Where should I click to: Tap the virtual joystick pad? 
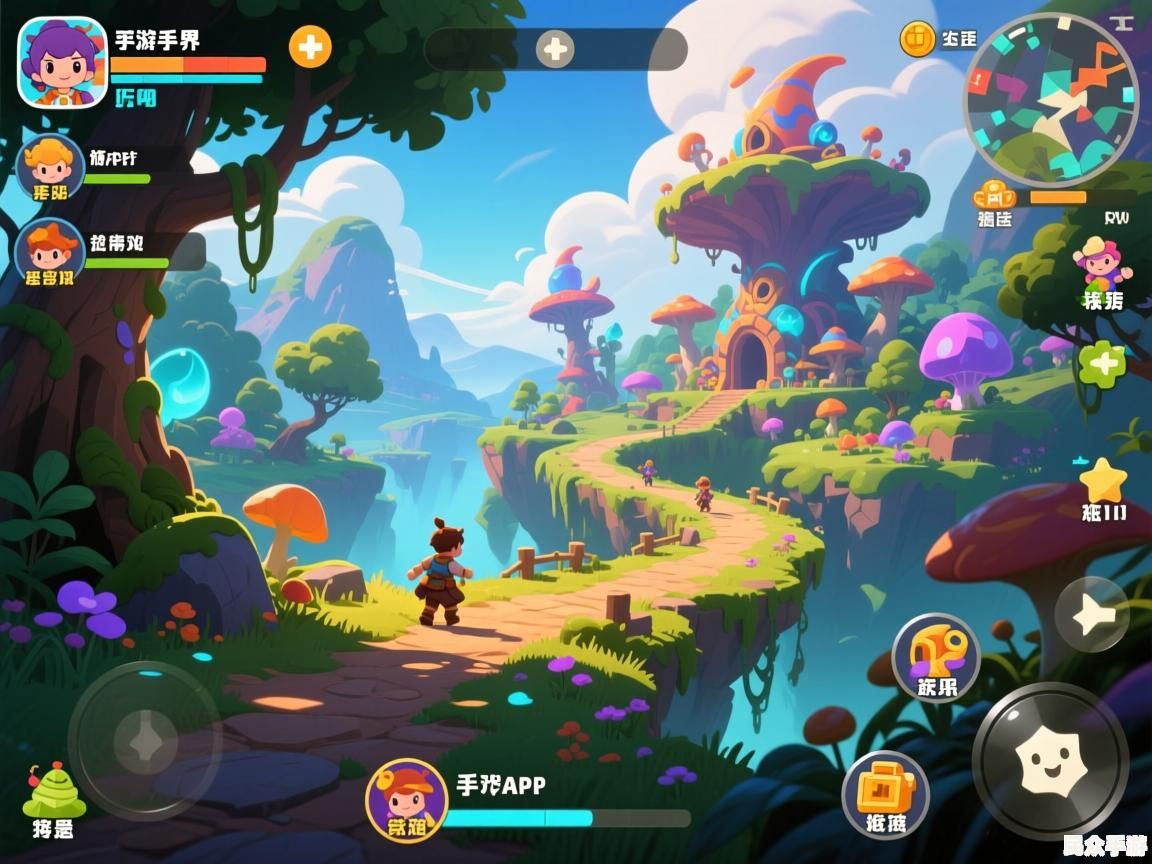pyautogui.click(x=145, y=741)
